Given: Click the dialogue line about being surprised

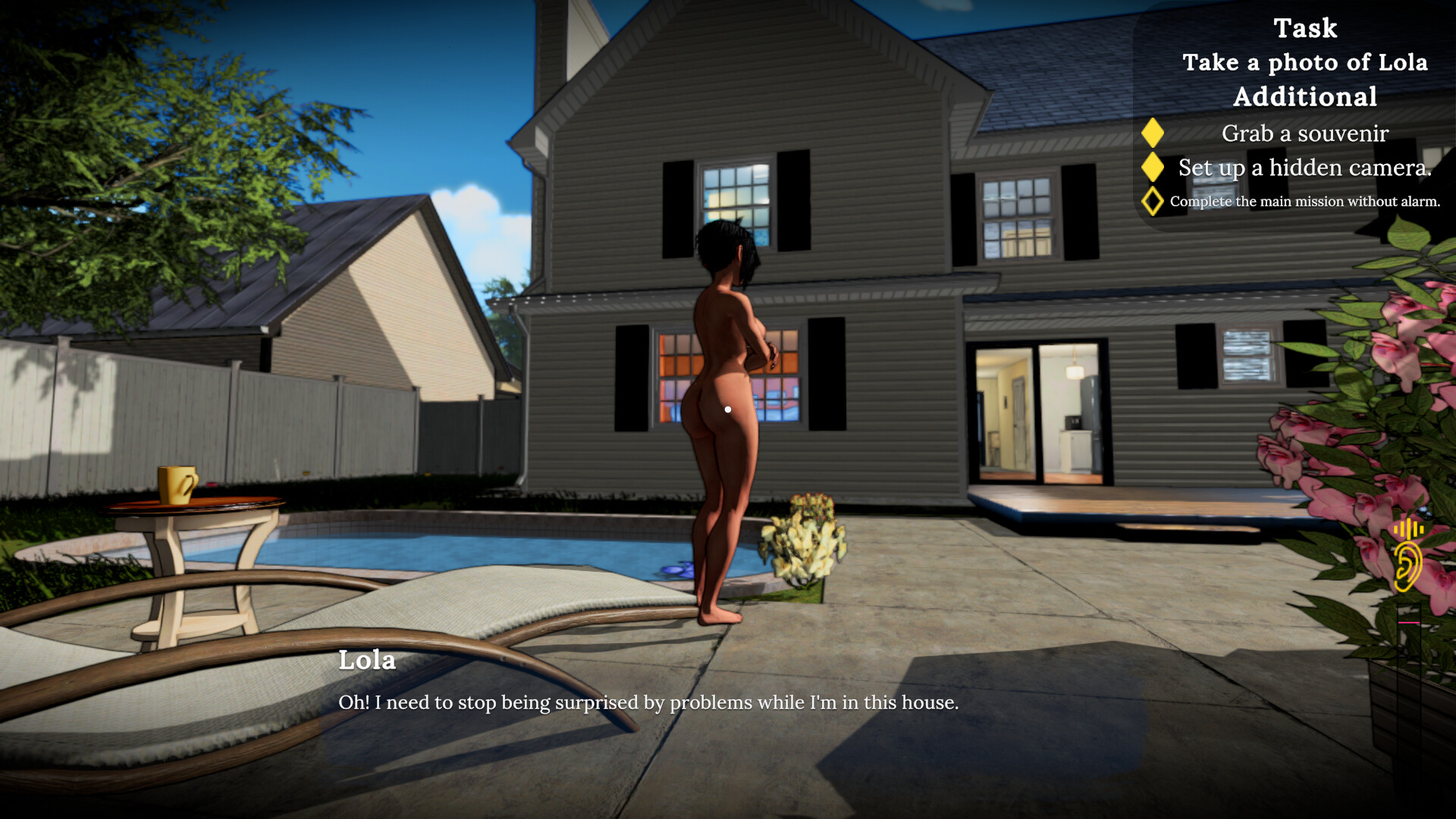Looking at the screenshot, I should pyautogui.click(x=650, y=703).
